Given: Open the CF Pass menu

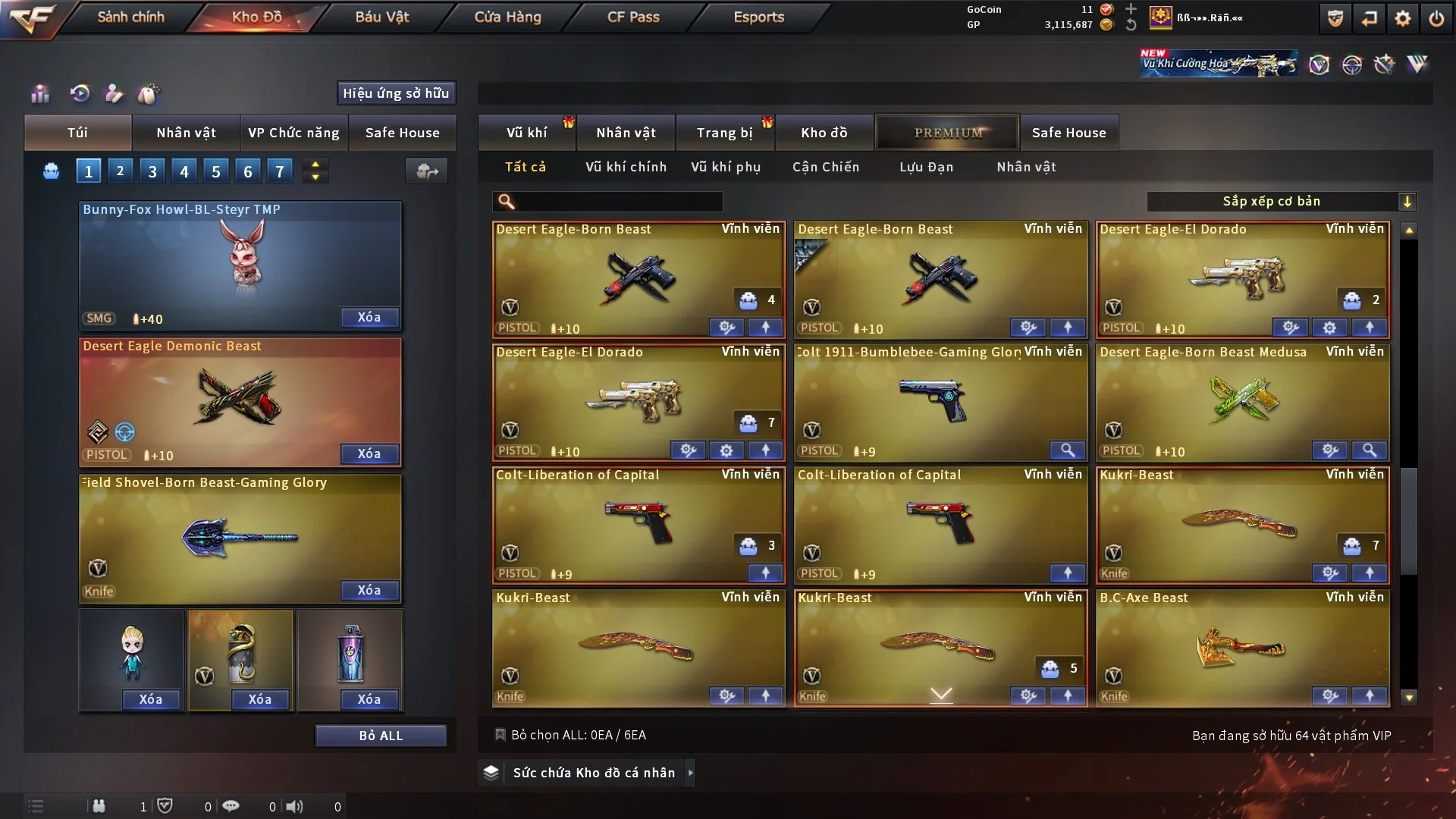Looking at the screenshot, I should point(633,17).
